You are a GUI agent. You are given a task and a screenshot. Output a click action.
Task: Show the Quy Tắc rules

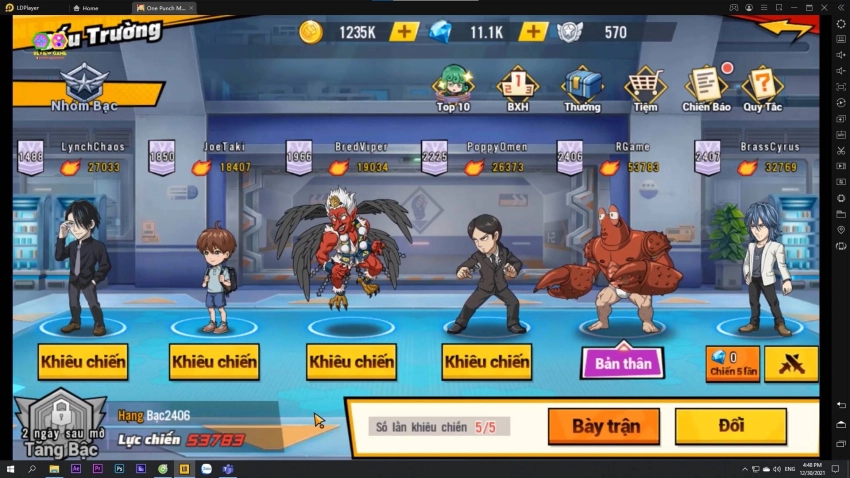point(762,89)
